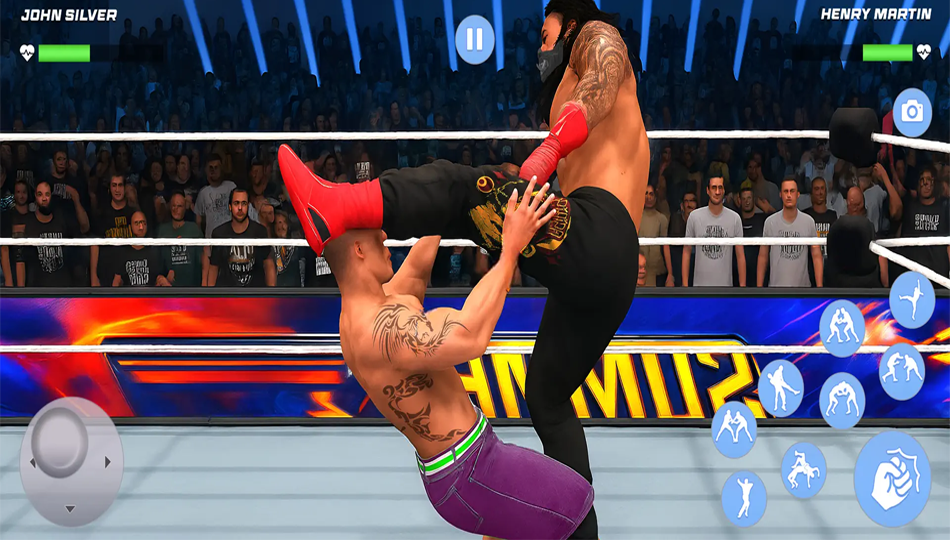Tap the camera icon button
Viewport: 950px width, 540px height.
click(911, 112)
